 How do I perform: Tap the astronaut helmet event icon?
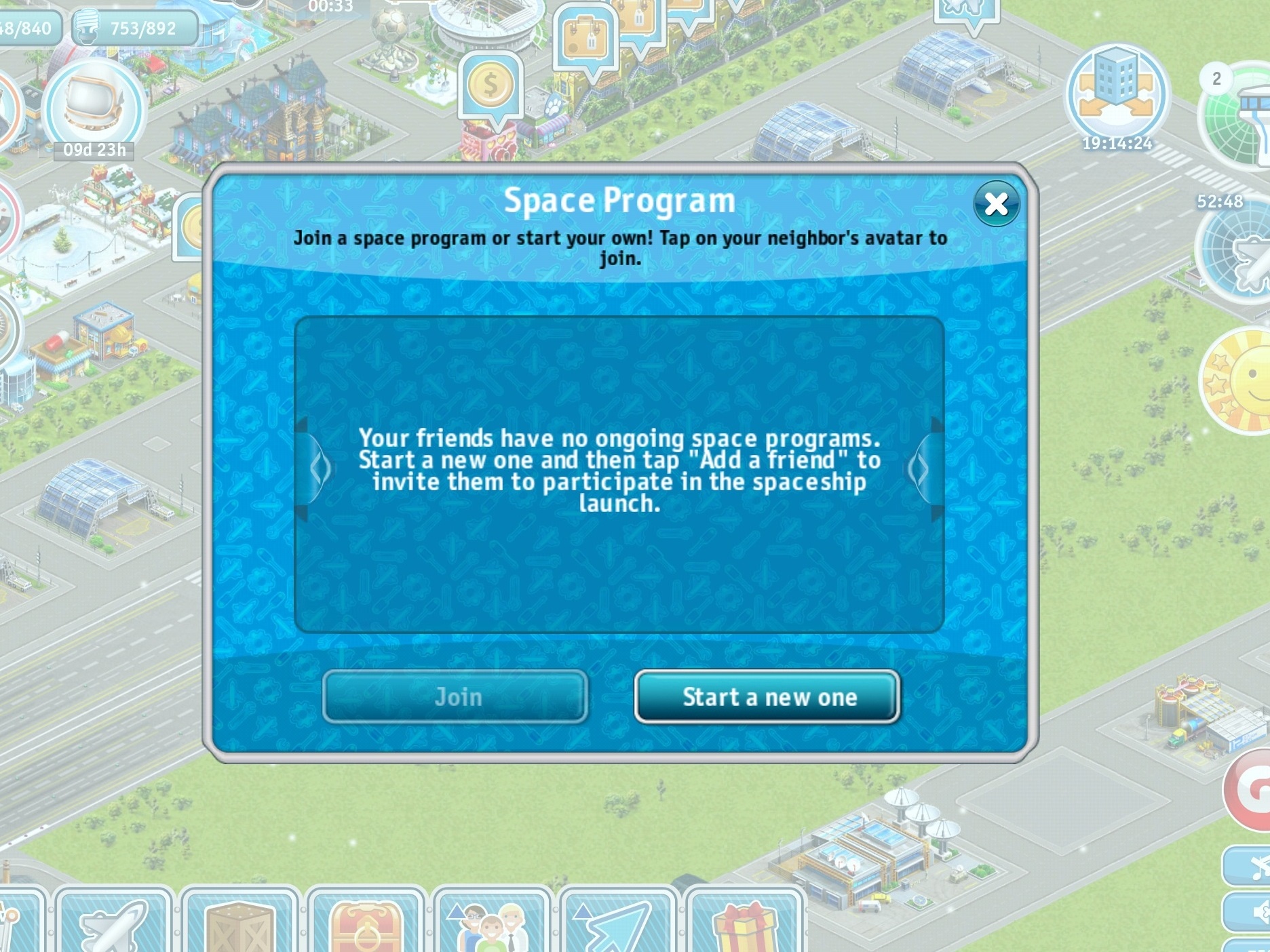[94, 108]
